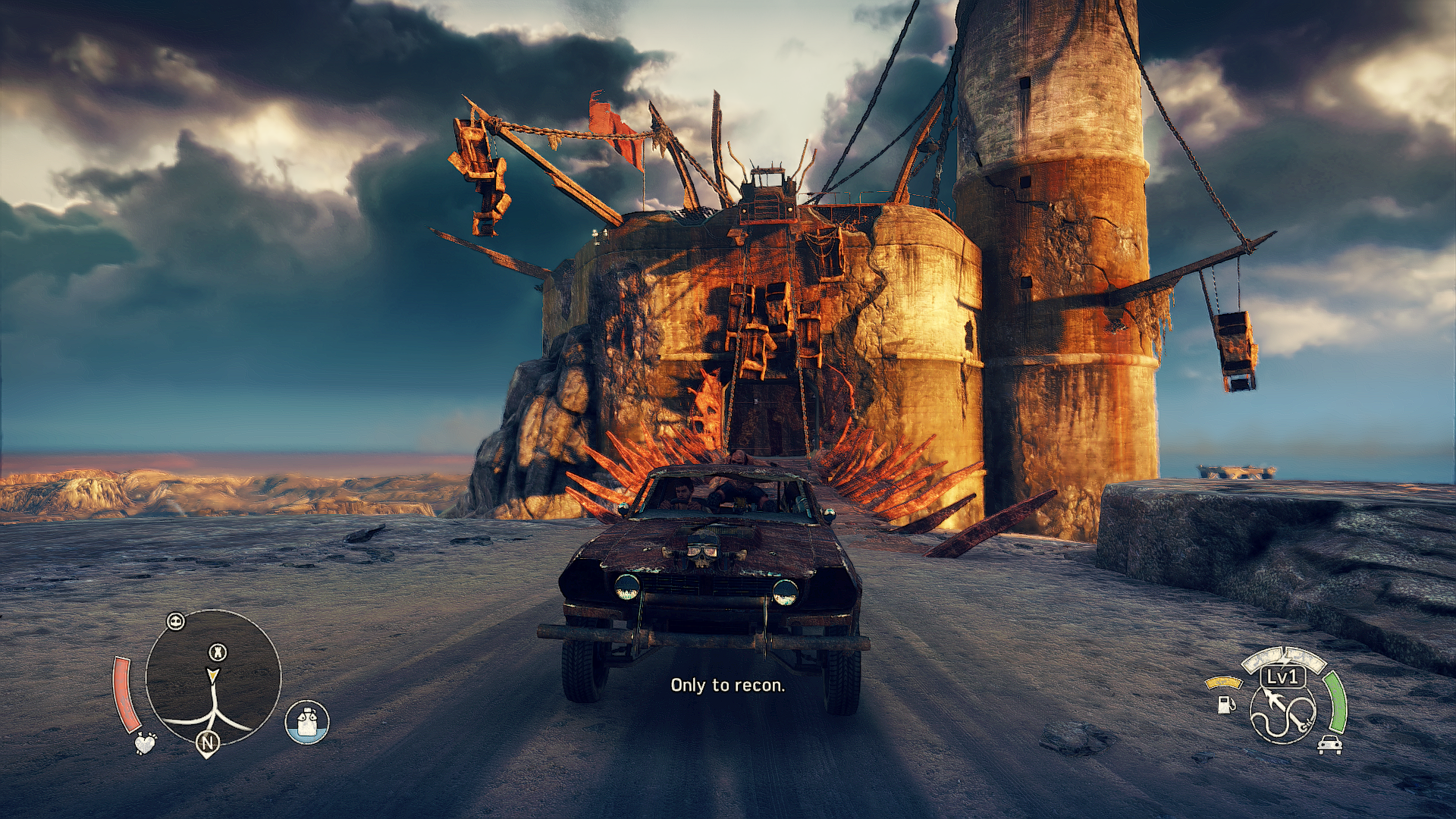Click the Lv1 harpoon level badge
Screen dimensions: 1456x819
click(1283, 676)
